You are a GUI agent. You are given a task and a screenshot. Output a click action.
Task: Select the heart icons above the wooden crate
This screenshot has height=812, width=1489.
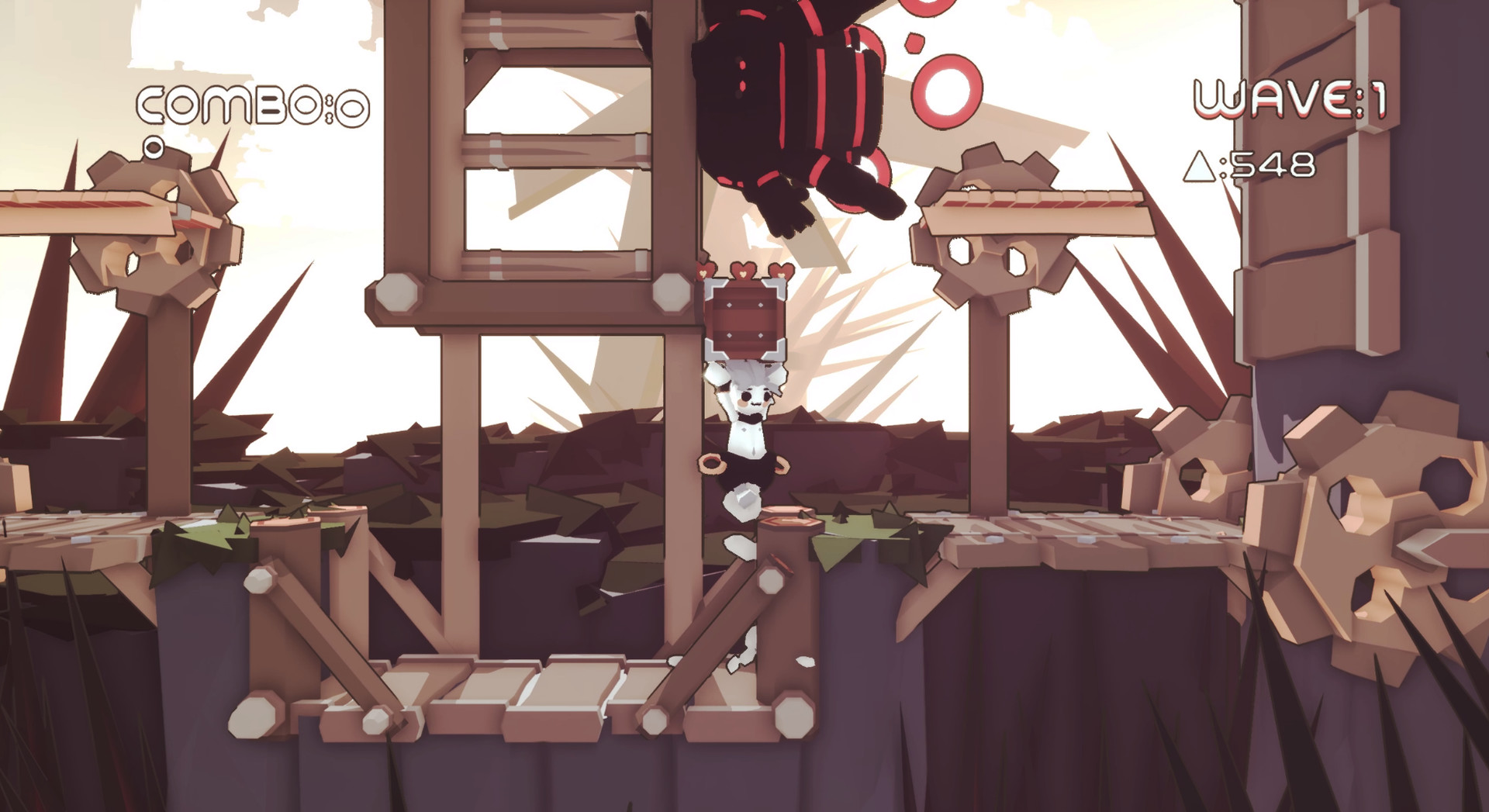click(x=743, y=271)
